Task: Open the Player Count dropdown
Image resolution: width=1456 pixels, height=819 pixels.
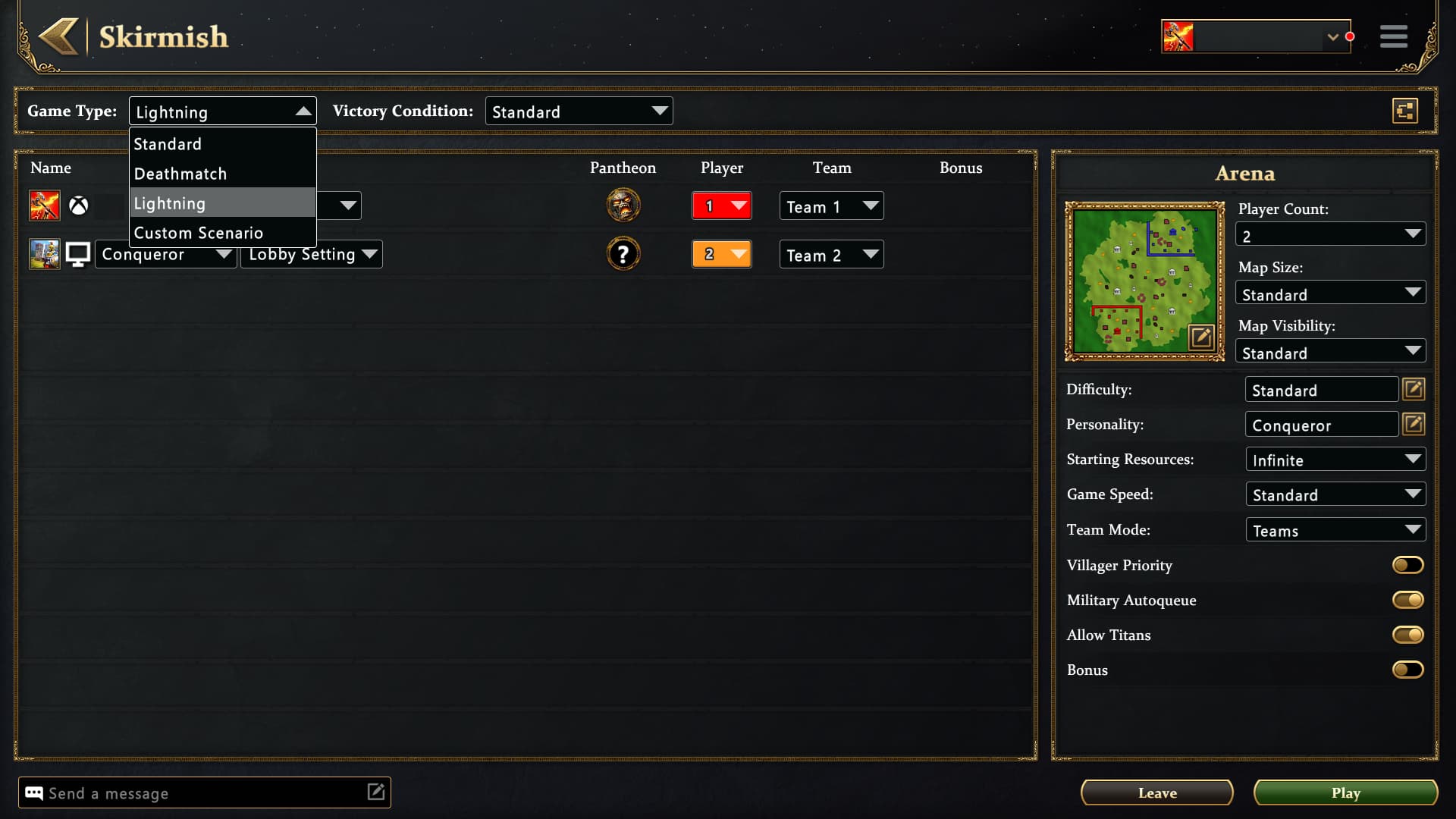Action: (x=1330, y=234)
